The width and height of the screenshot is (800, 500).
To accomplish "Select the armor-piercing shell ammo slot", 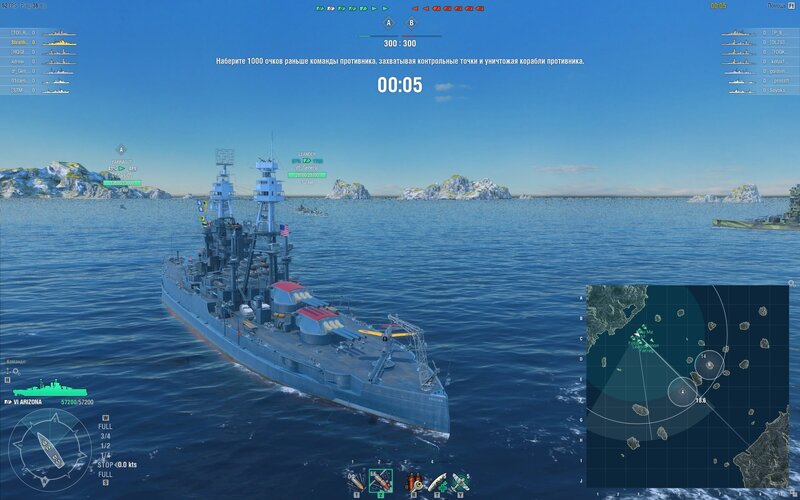I will [x=380, y=481].
